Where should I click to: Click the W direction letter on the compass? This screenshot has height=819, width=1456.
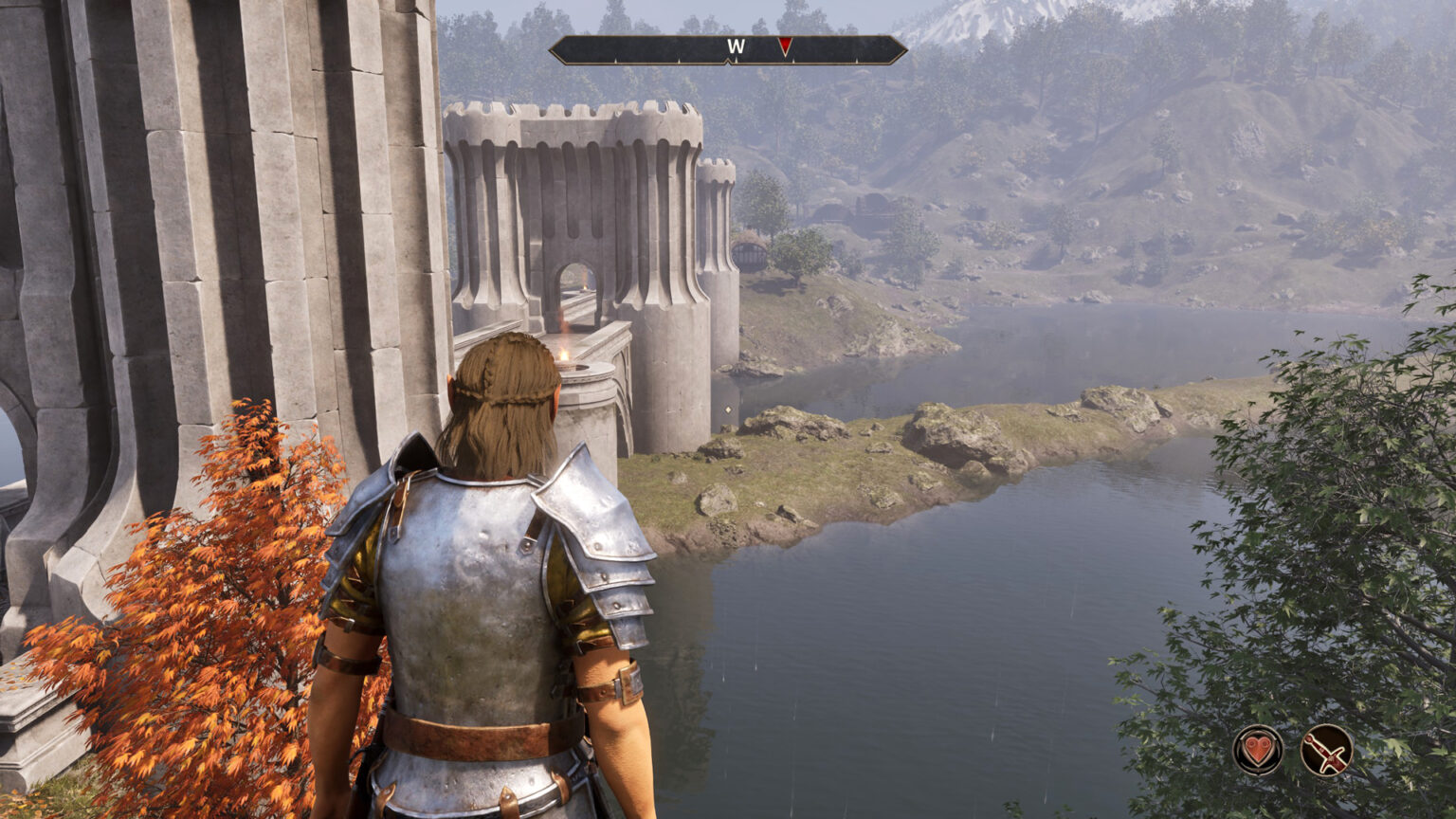tap(737, 45)
